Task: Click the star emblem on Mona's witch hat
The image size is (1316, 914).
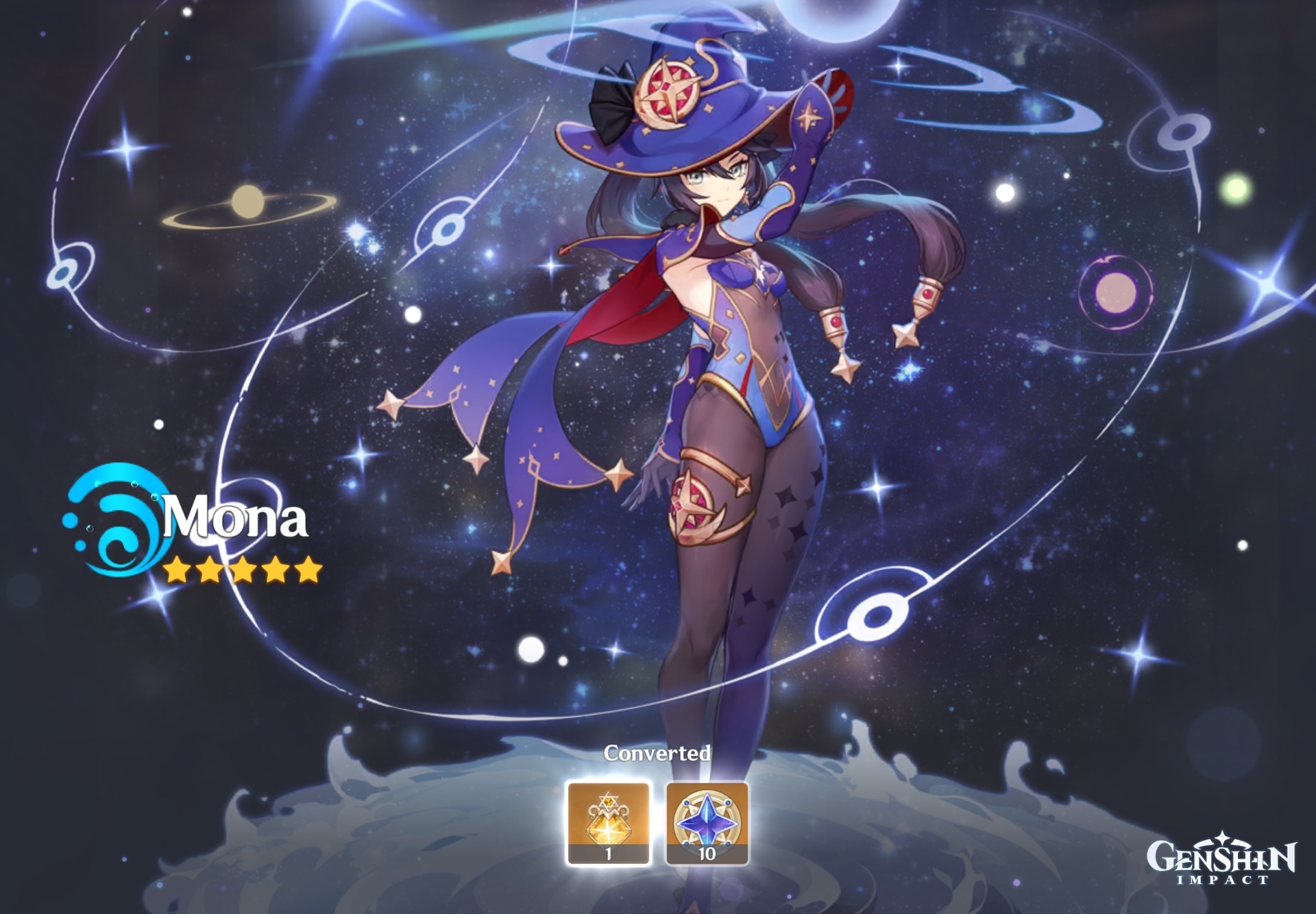Action: pyautogui.click(x=668, y=92)
